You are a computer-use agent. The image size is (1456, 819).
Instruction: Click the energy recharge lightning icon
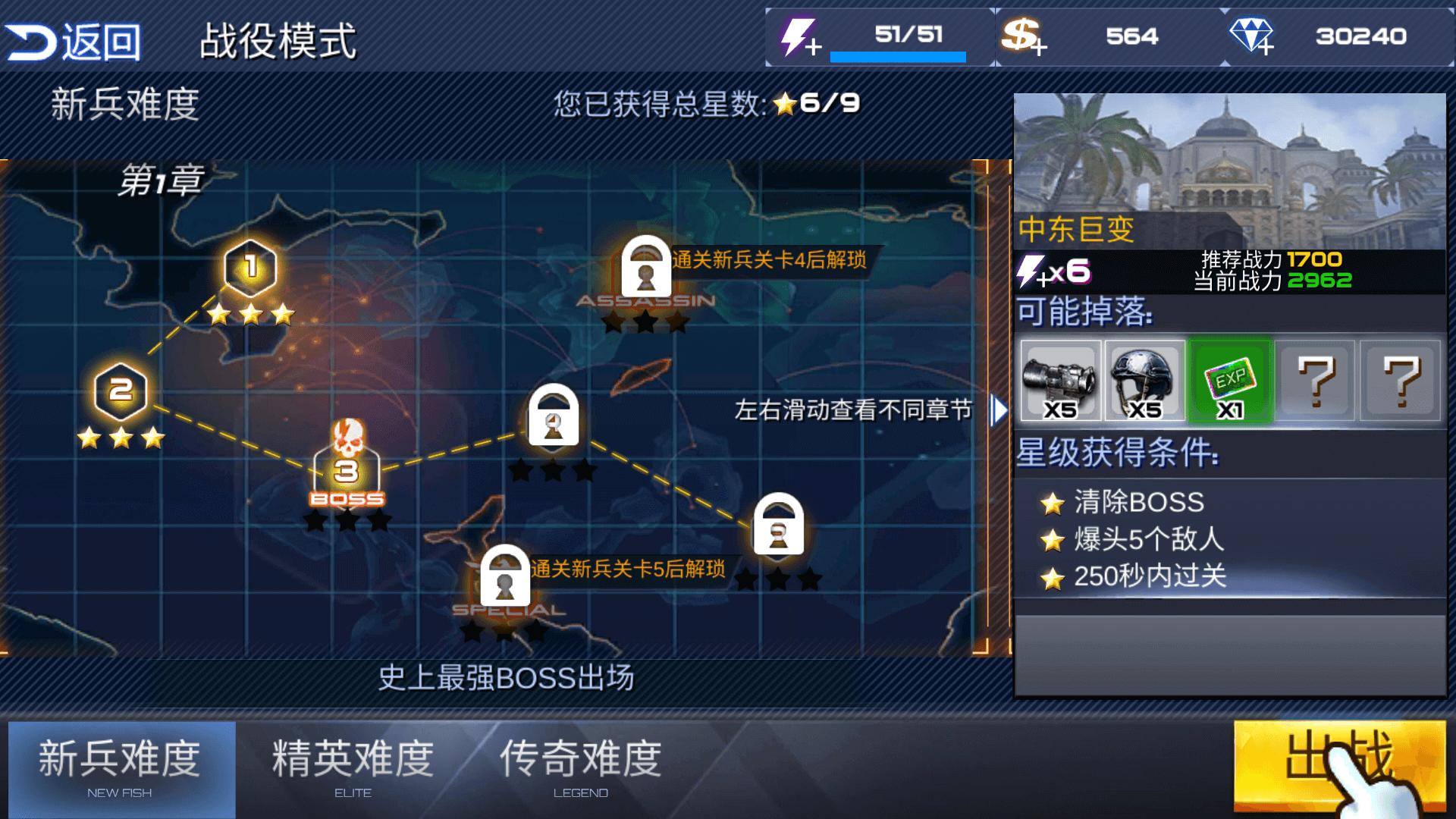pyautogui.click(x=798, y=36)
